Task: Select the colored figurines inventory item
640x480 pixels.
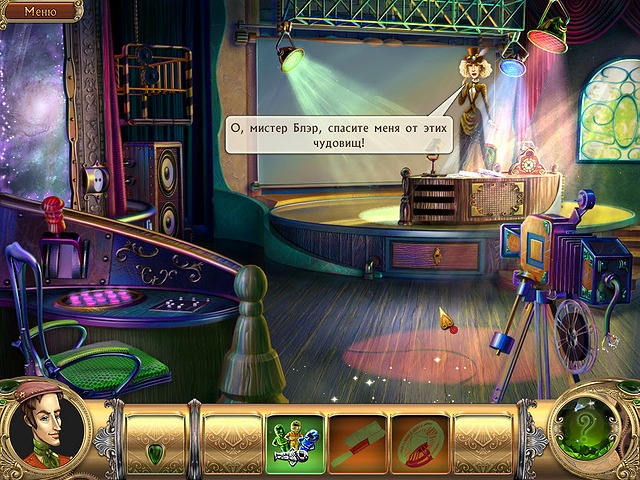Action: tap(295, 441)
